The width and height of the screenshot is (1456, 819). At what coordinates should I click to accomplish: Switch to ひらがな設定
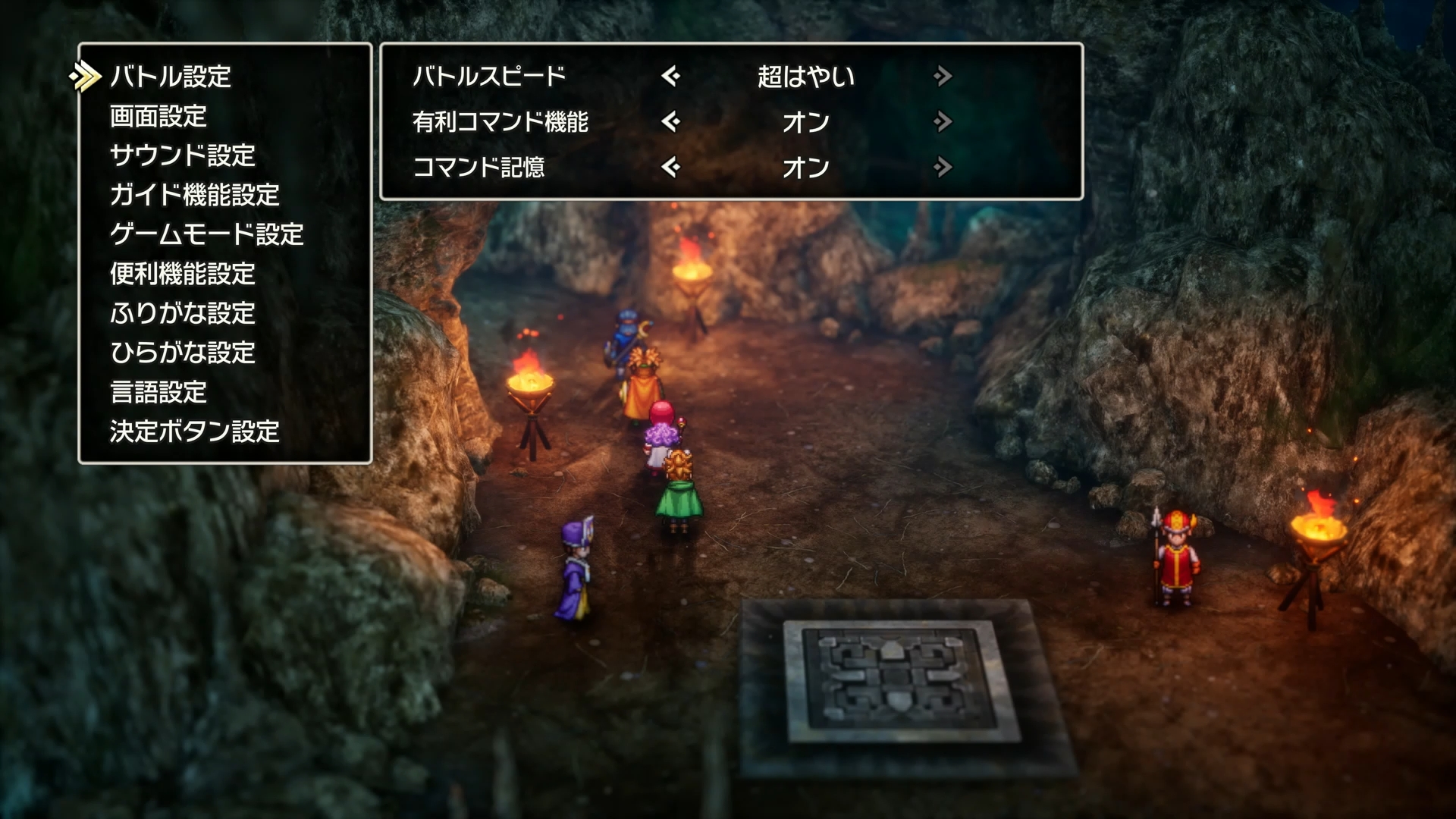182,353
